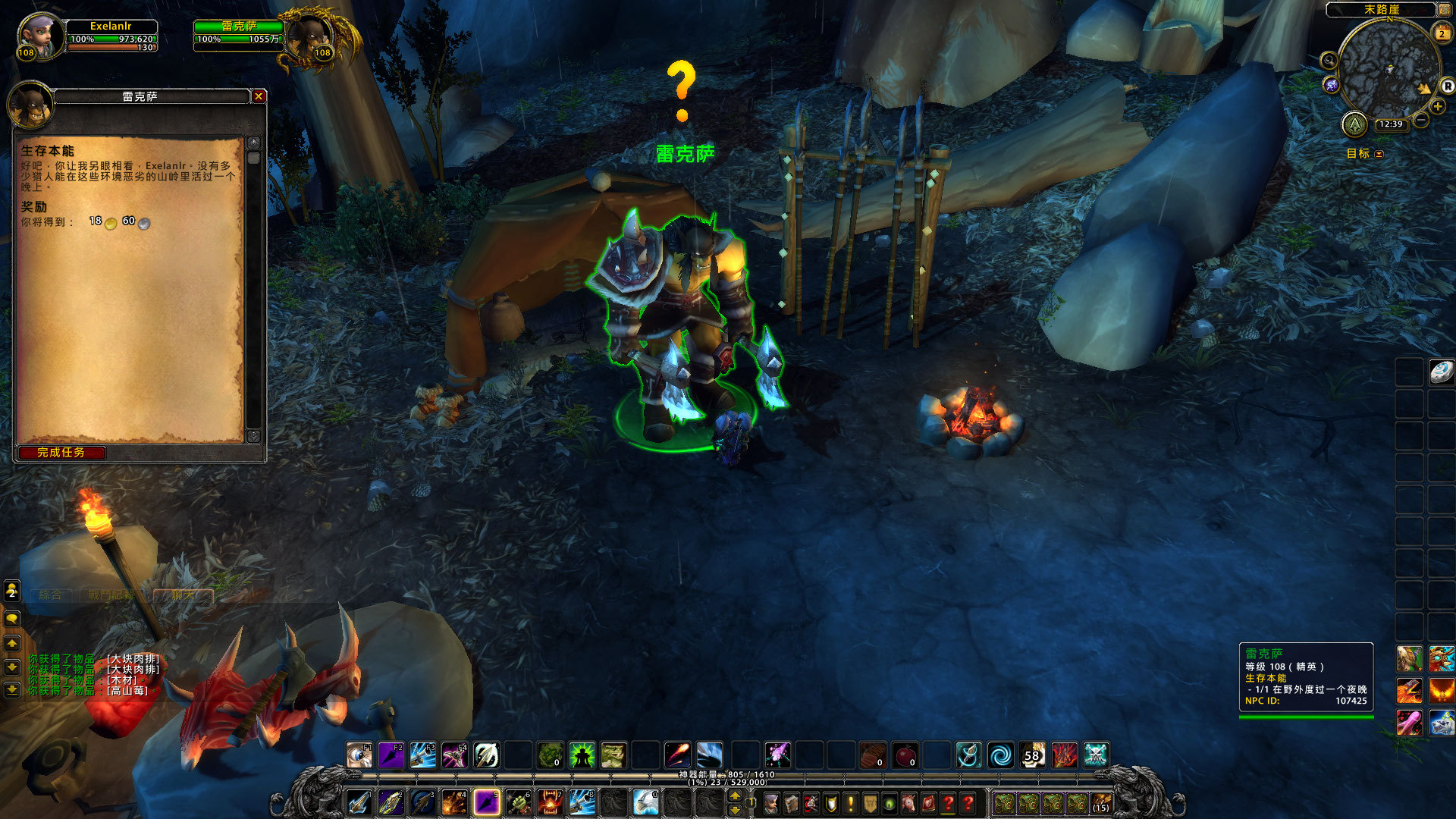Close the 雷克萨 quest dialog window
This screenshot has height=819, width=1456.
259,96
